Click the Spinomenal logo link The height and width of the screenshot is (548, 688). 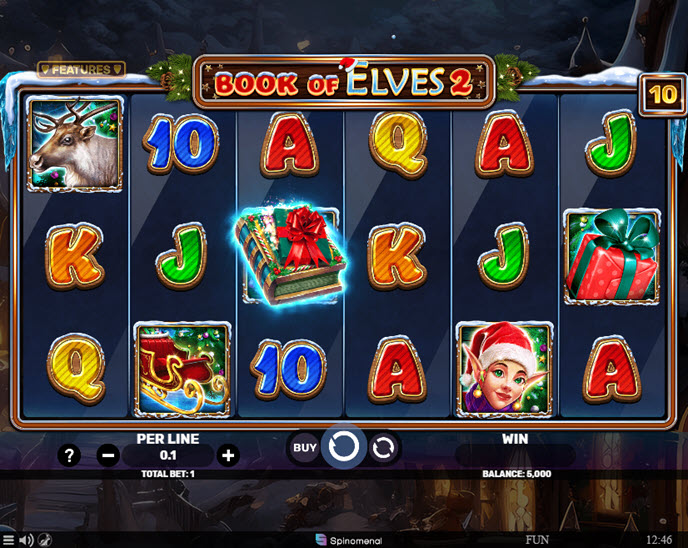[x=343, y=540]
